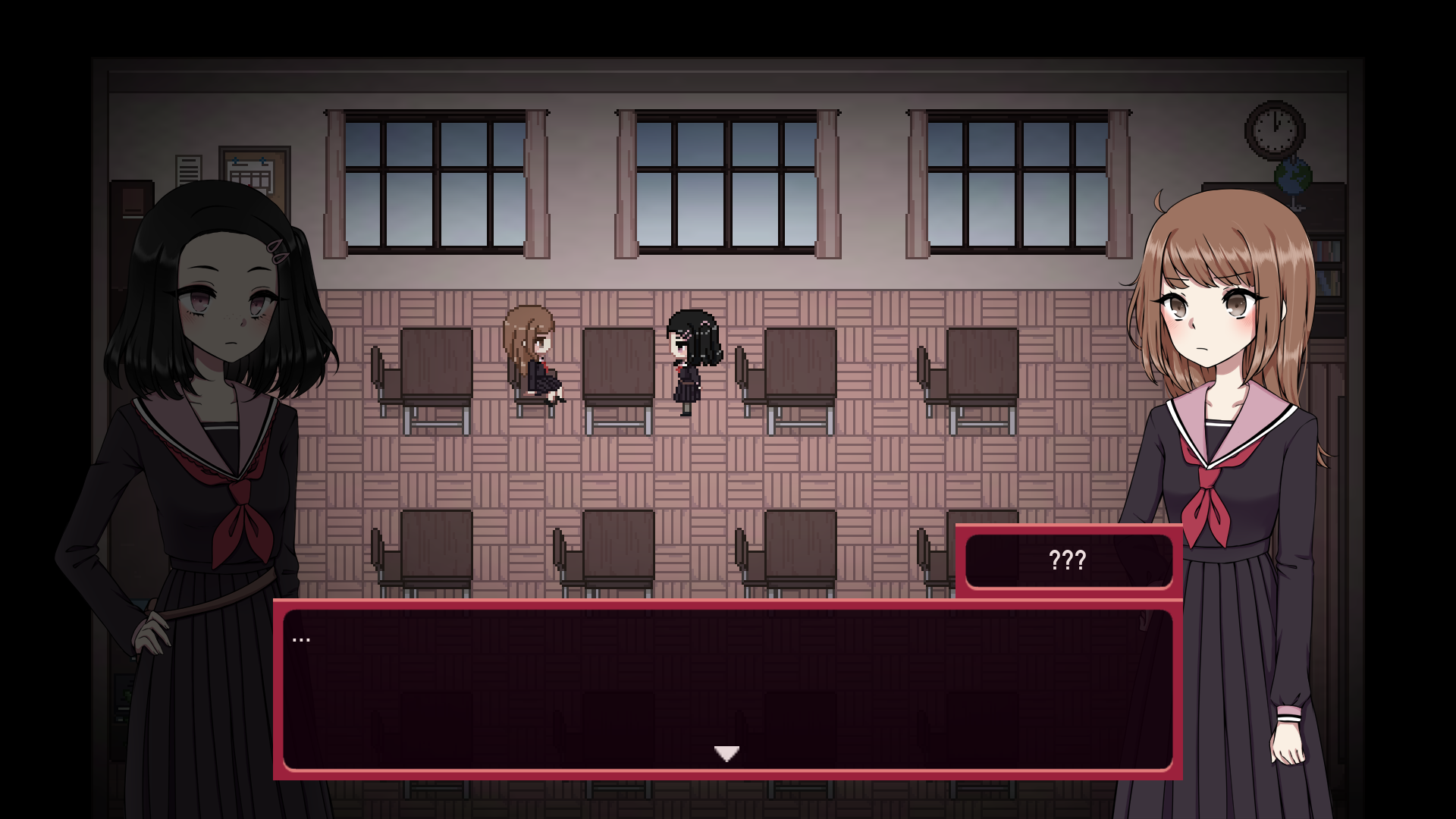Select the desk between the two pixel characters
This screenshot has width=1456, height=819.
click(x=617, y=364)
